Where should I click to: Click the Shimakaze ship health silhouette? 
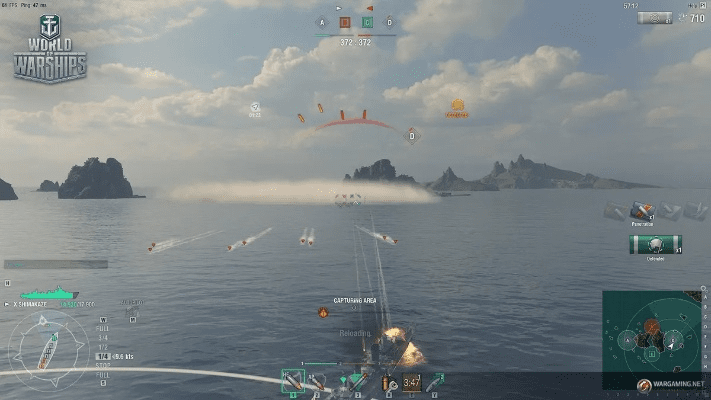[x=50, y=295]
